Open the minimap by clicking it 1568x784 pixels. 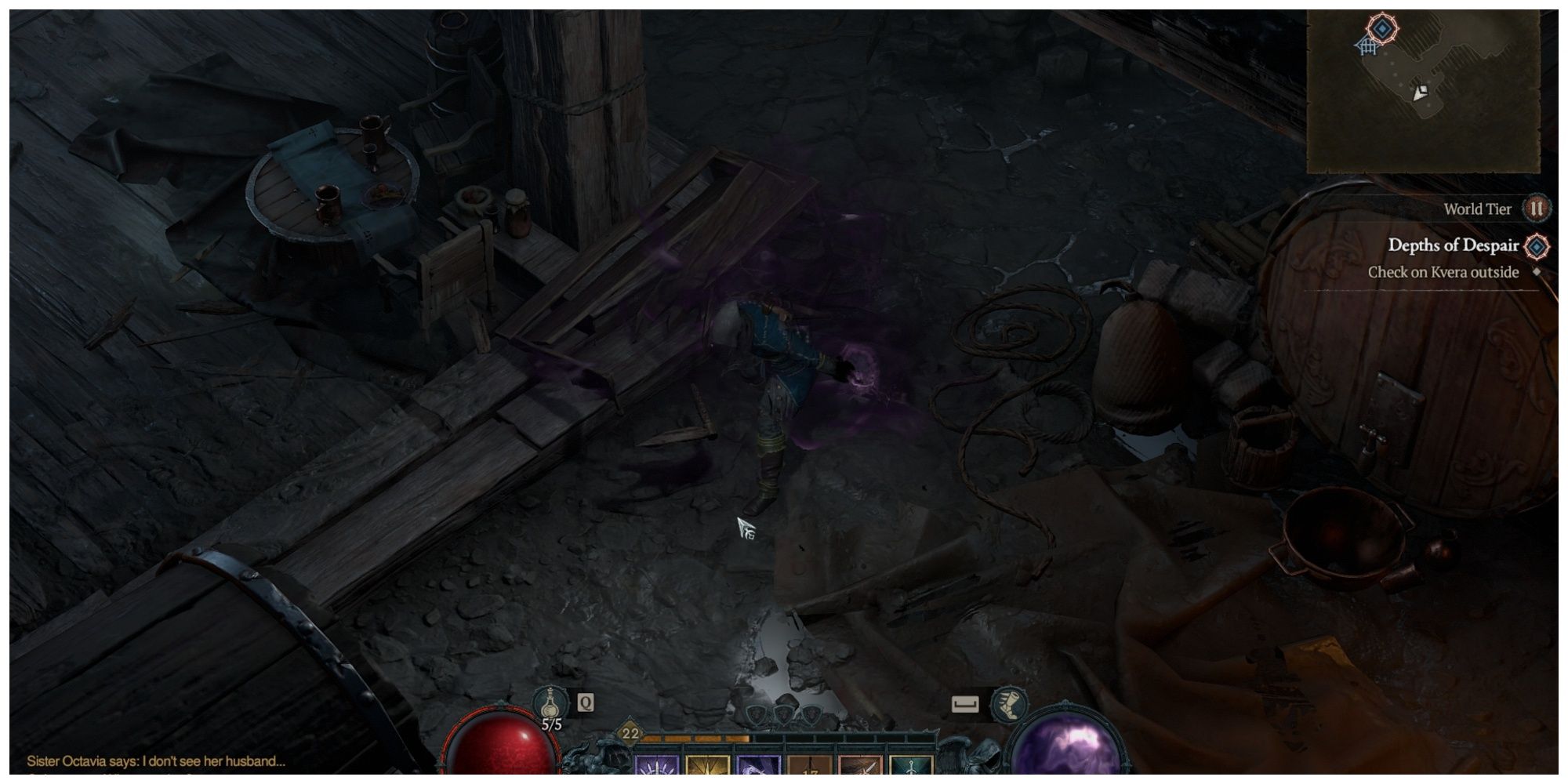1435,86
